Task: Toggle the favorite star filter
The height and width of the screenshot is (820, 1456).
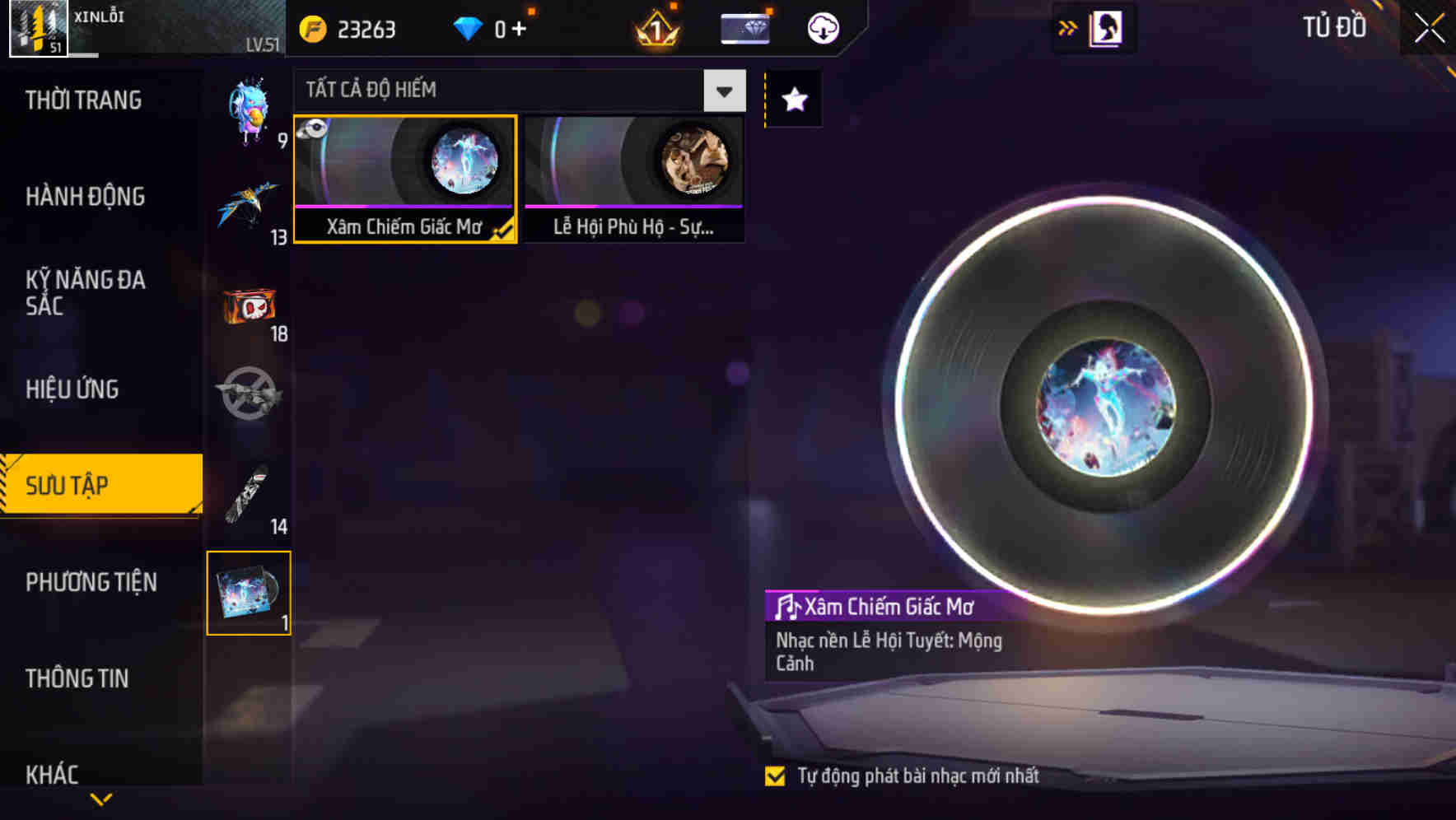Action: (x=792, y=100)
